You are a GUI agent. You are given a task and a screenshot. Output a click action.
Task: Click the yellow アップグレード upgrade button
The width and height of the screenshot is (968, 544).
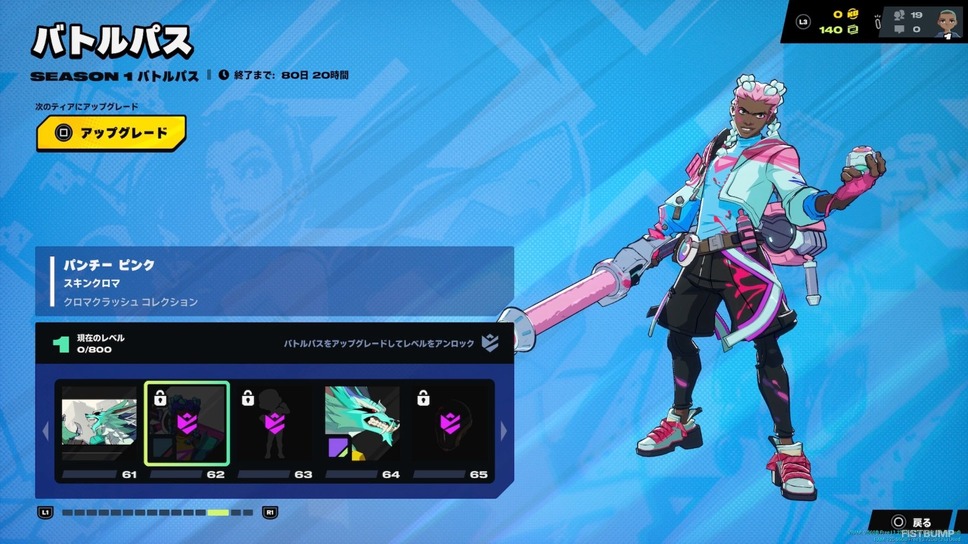pyautogui.click(x=111, y=133)
